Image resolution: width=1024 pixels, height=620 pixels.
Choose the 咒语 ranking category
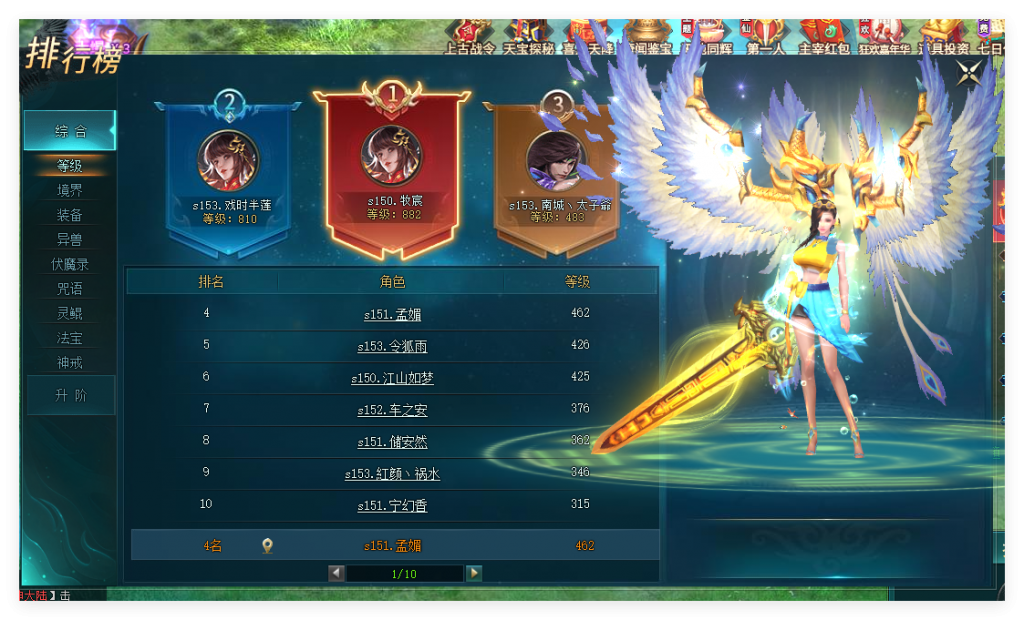[x=70, y=289]
